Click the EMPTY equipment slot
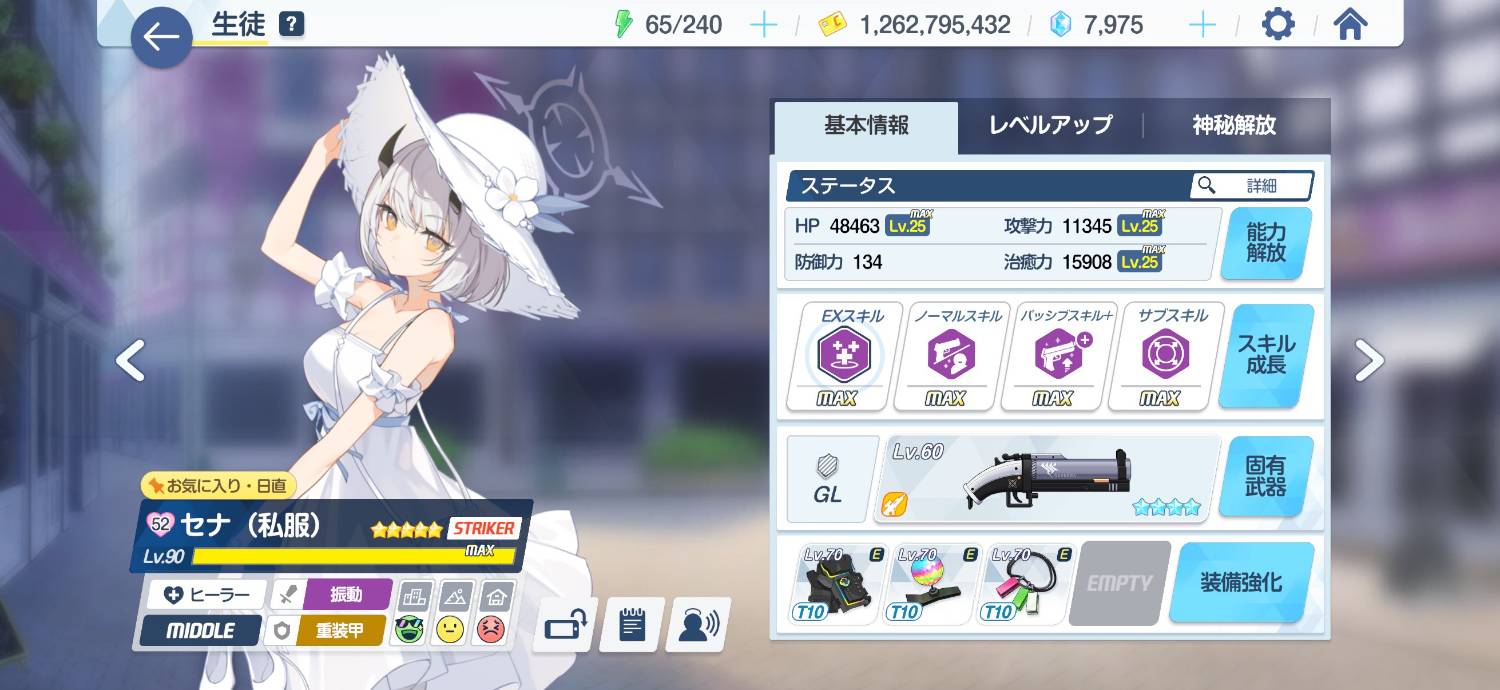1500x690 pixels. 1120,583
